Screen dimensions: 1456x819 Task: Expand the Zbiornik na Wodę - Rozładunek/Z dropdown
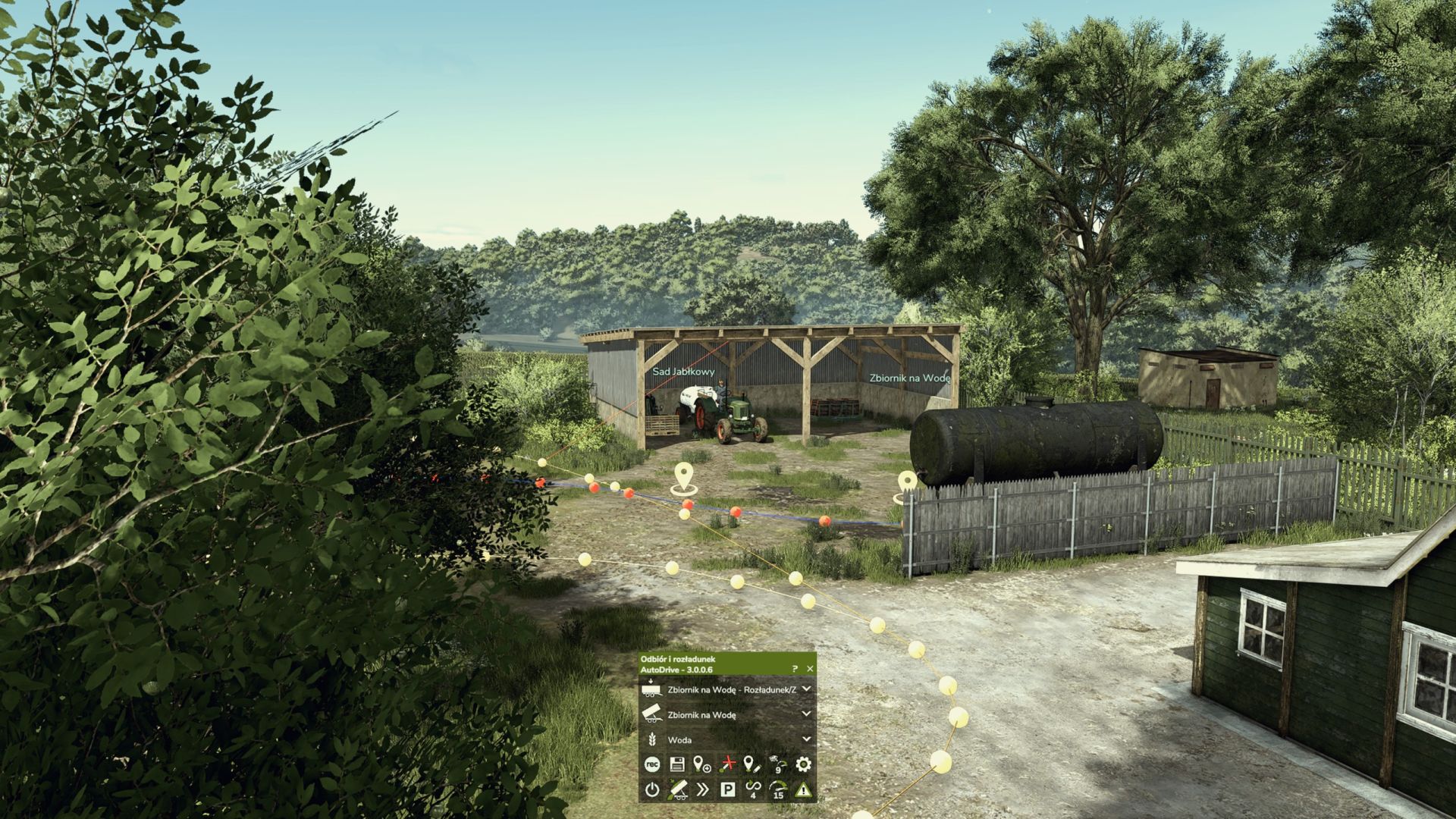806,690
